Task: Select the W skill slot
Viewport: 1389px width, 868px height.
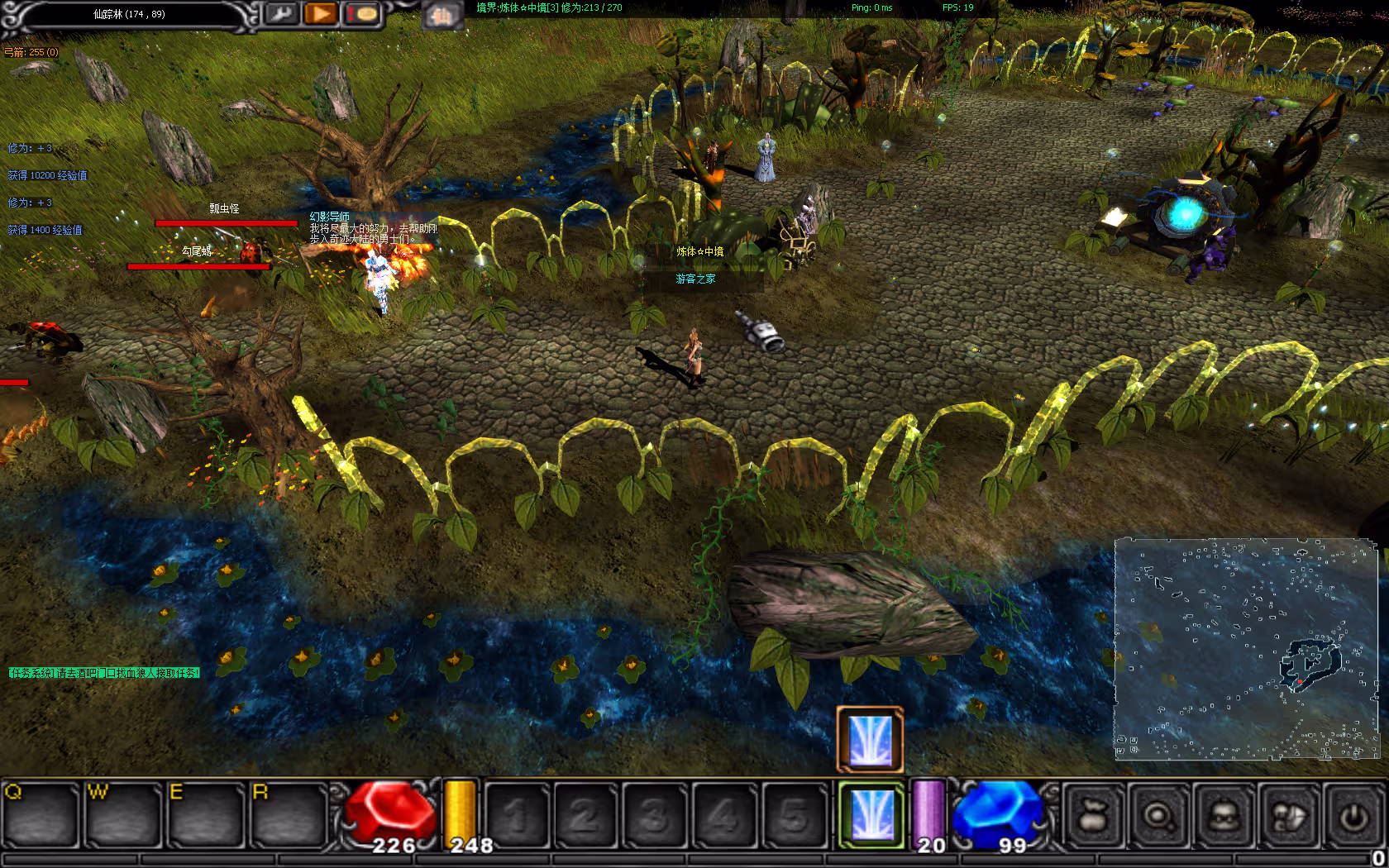Action: pyautogui.click(x=124, y=816)
